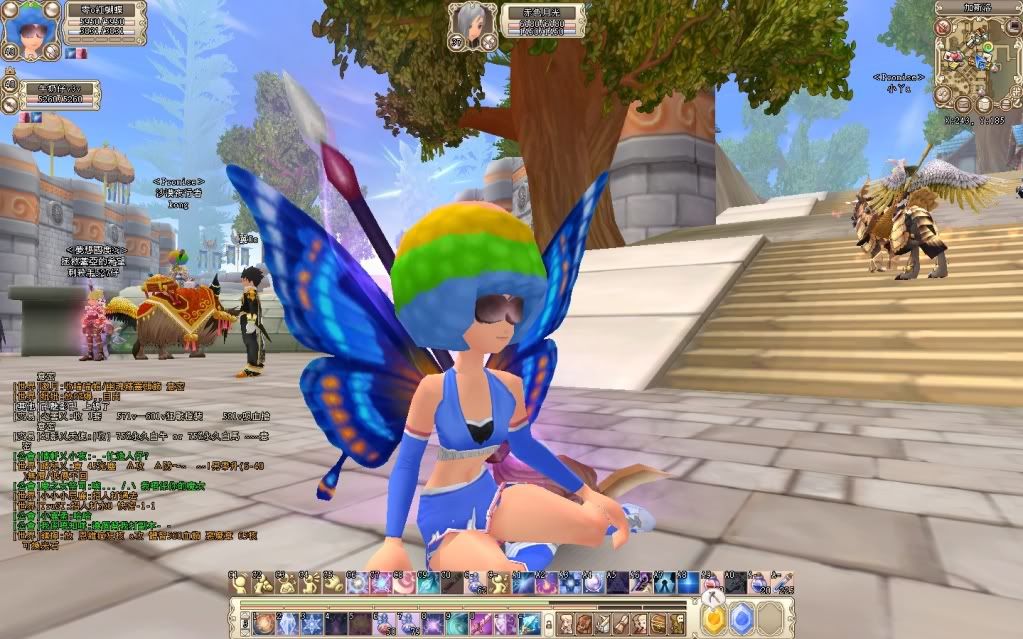Image resolution: width=1023 pixels, height=639 pixels.
Task: Open the treasure chest menu icon
Action: [x=660, y=623]
